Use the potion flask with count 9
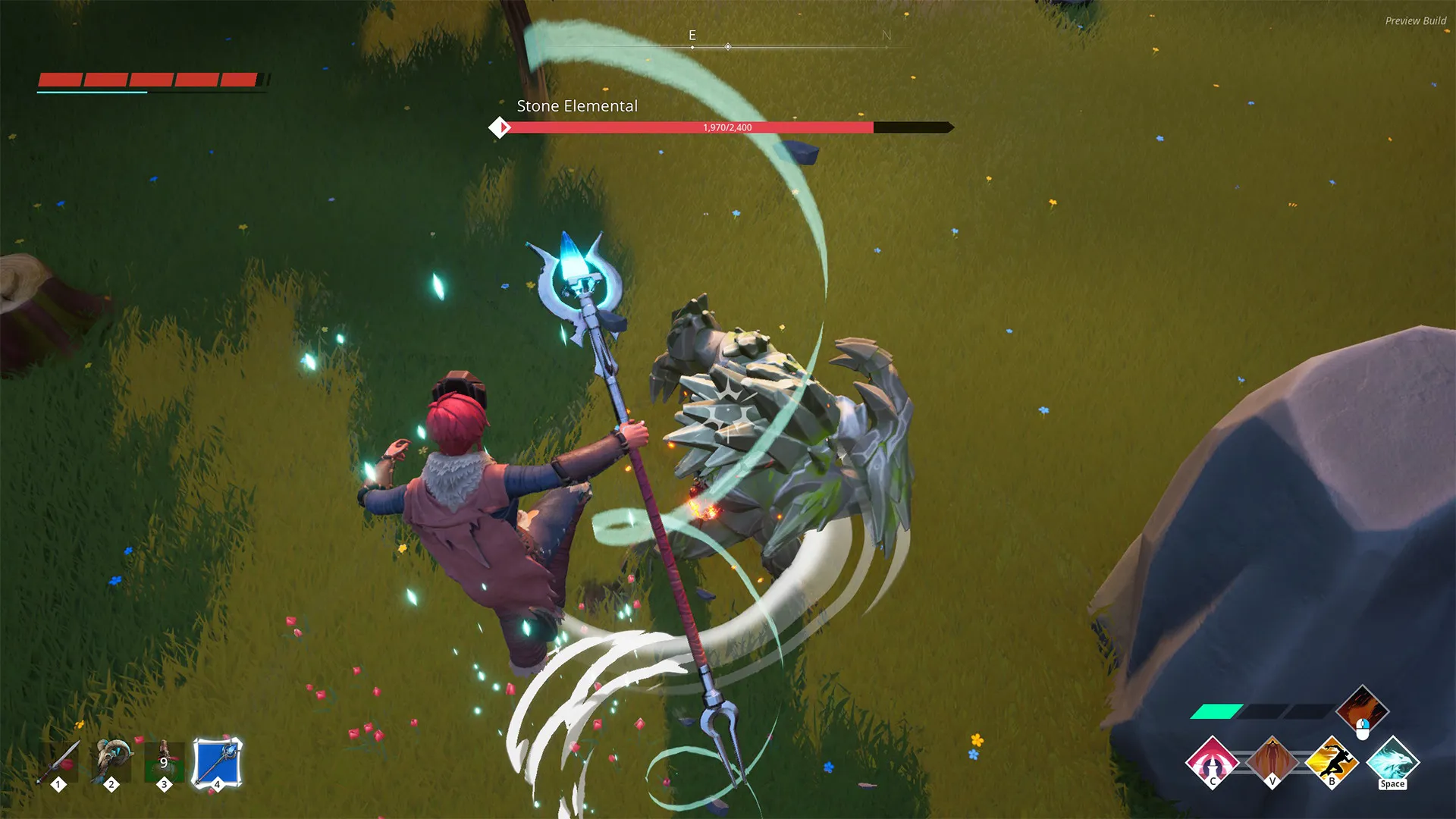 [x=165, y=761]
